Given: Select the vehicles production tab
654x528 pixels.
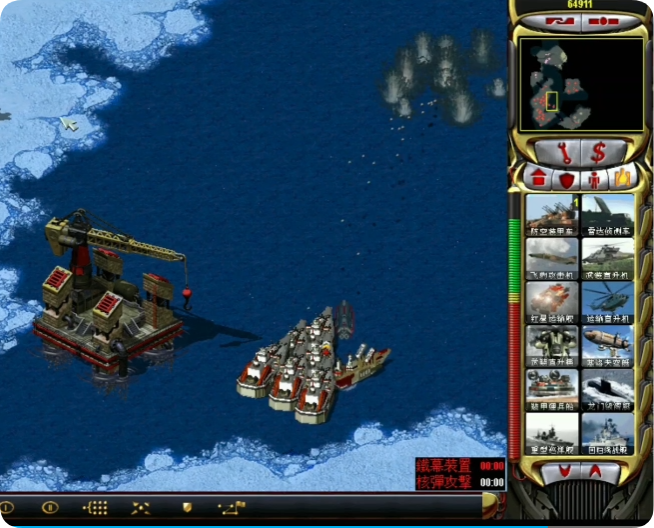Looking at the screenshot, I should (622, 178).
